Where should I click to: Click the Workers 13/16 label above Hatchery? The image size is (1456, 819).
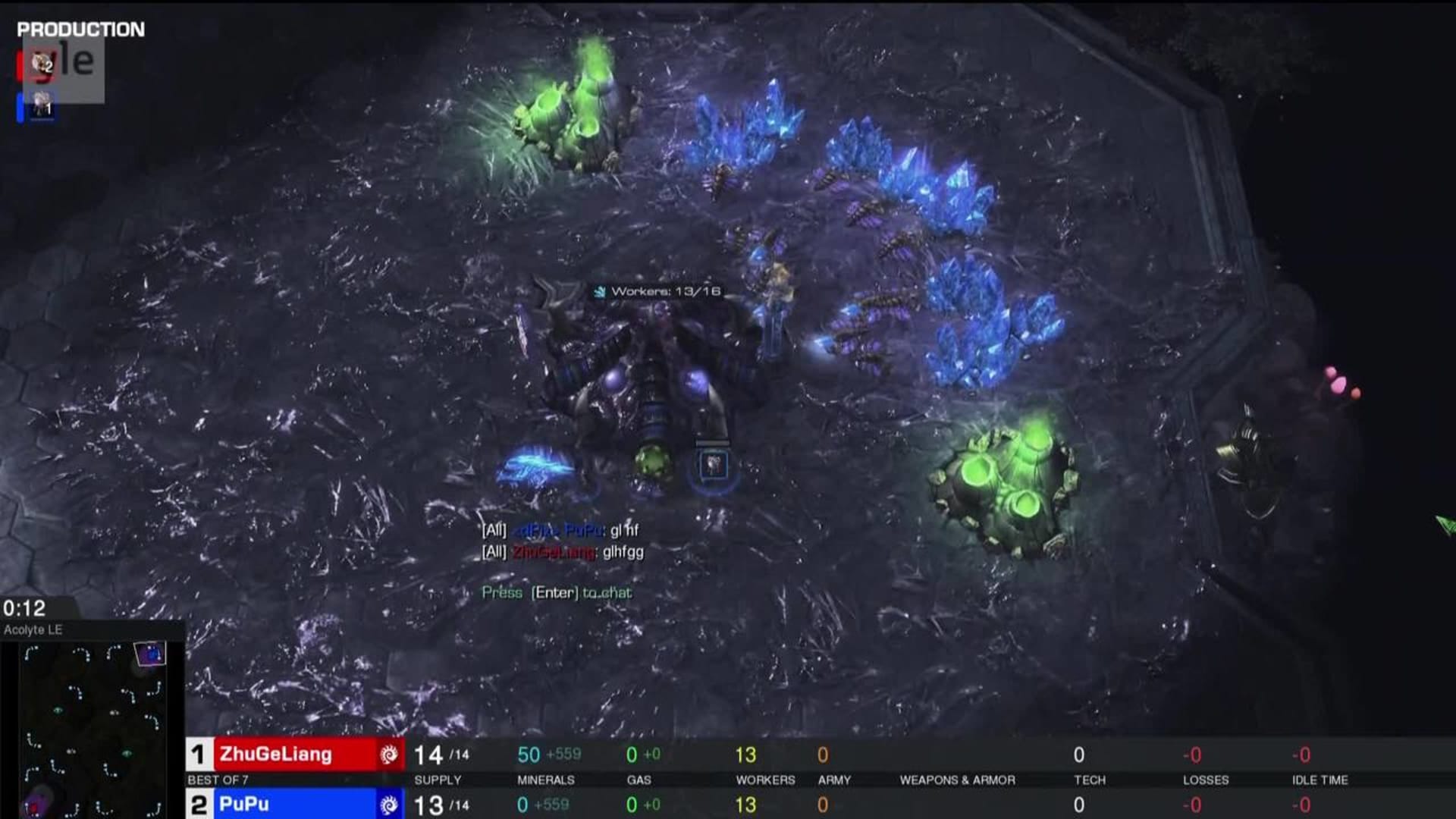(657, 291)
